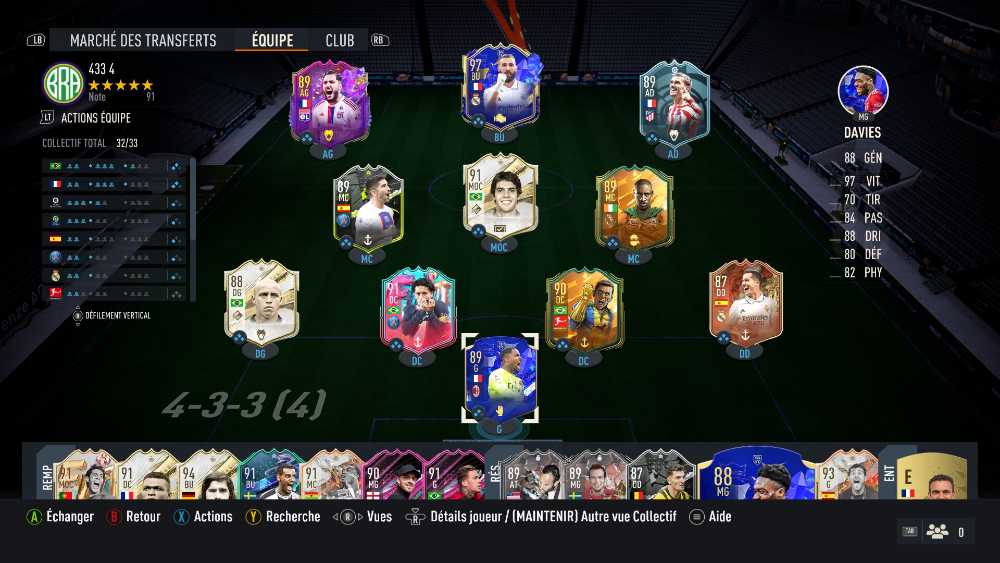
Task: Choose the 89-rated left winger card (AG)
Action: pyautogui.click(x=329, y=104)
